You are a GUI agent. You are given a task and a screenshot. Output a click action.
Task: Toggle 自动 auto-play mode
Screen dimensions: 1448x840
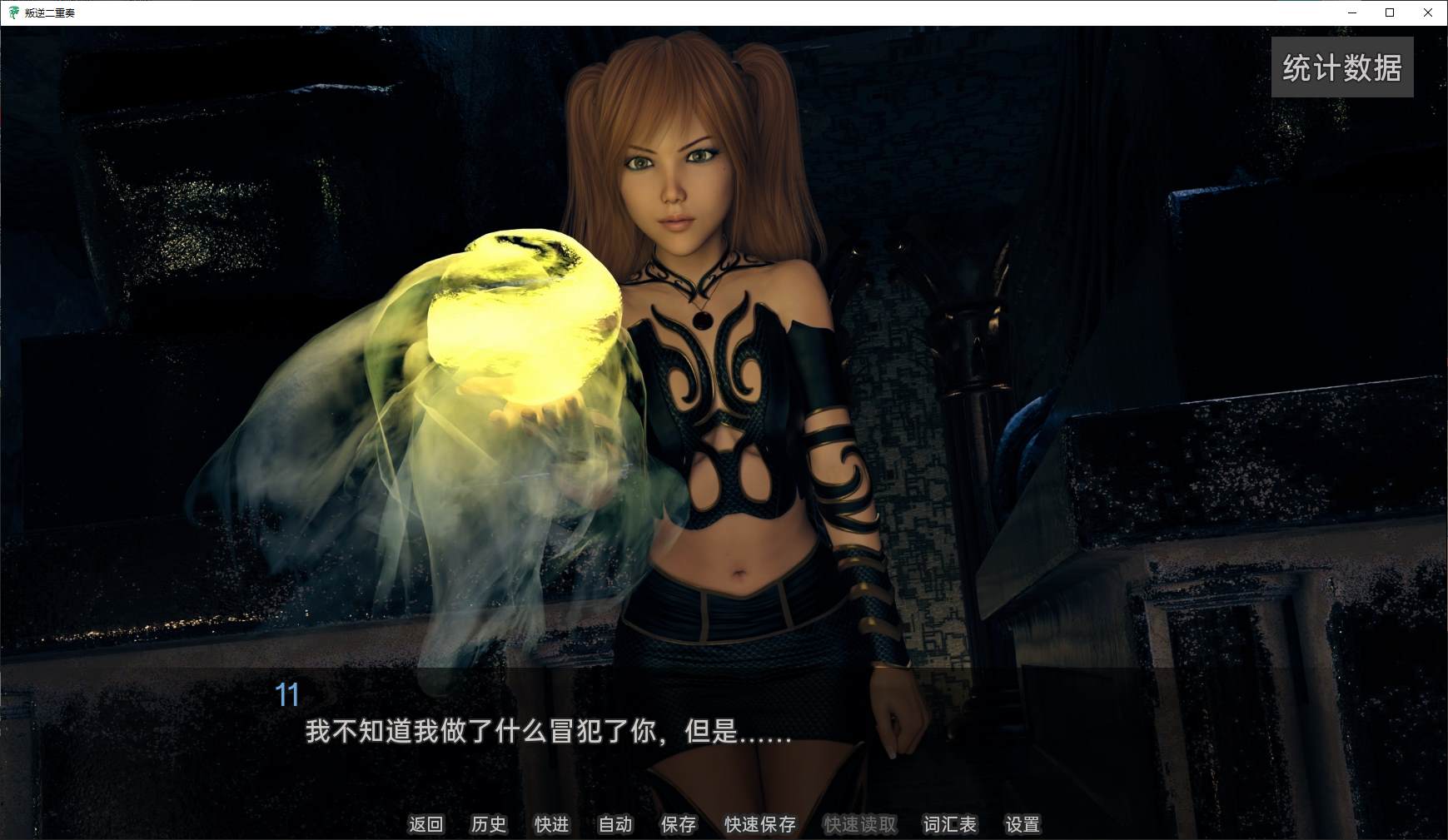614,824
